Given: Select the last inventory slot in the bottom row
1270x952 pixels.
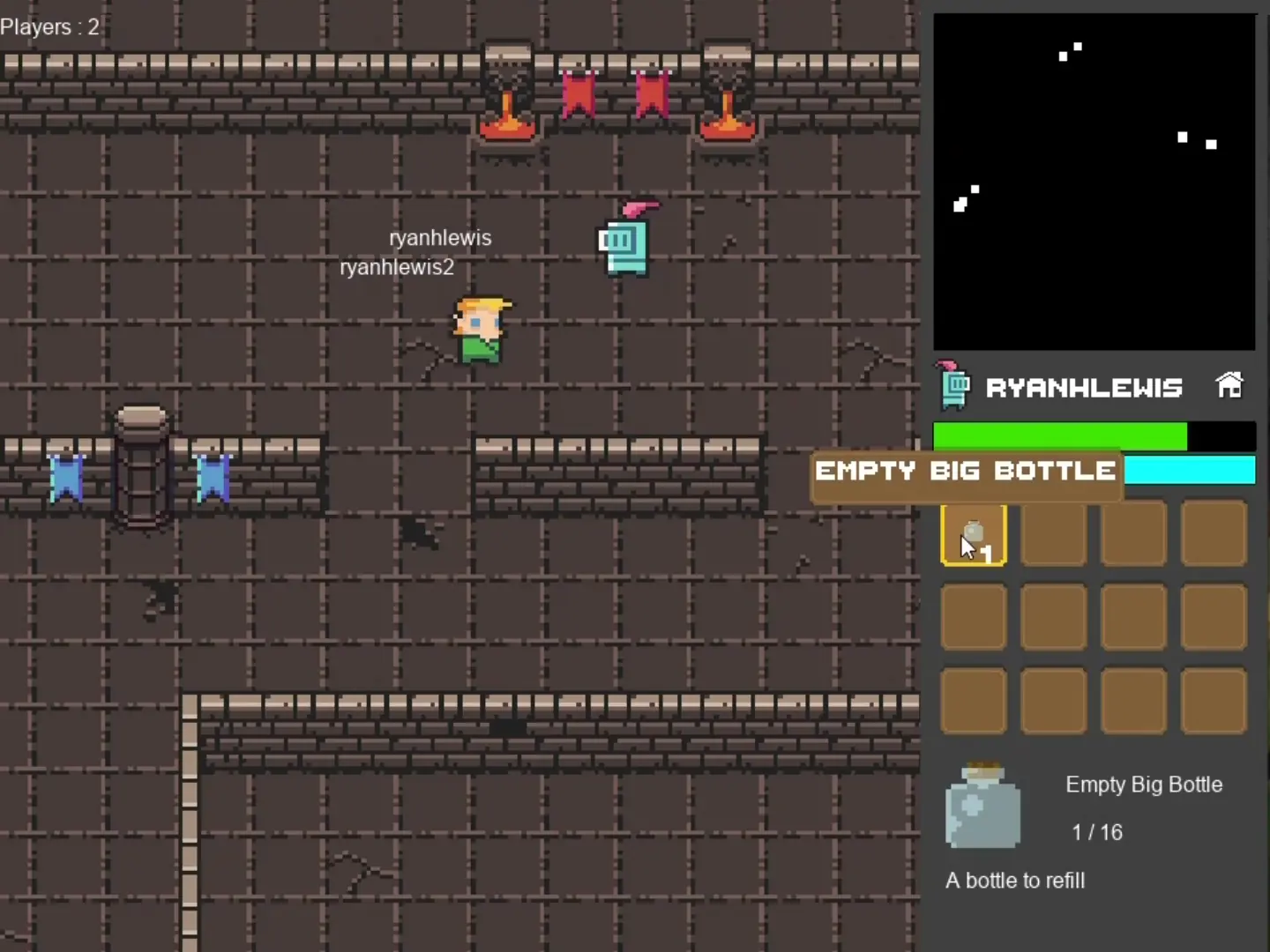Looking at the screenshot, I should tap(1213, 701).
